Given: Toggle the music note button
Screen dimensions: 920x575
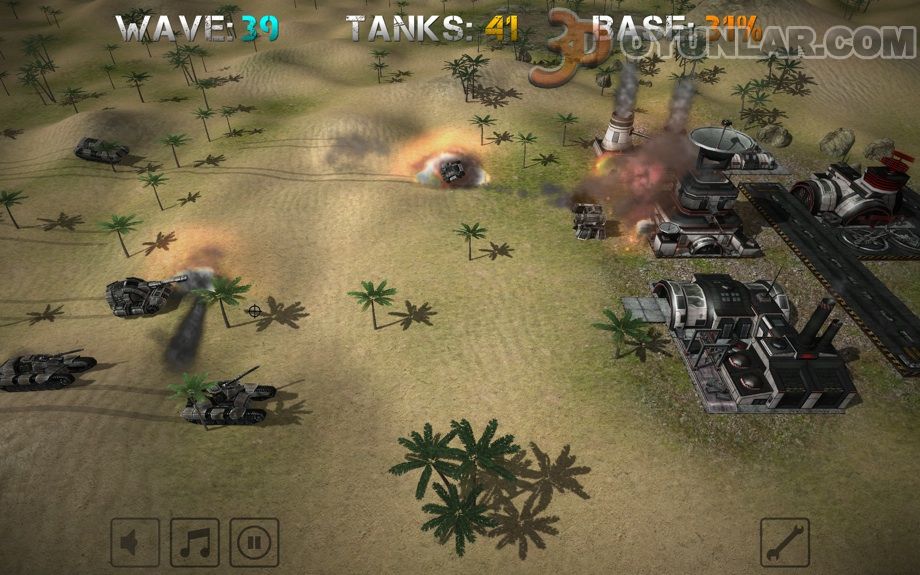Looking at the screenshot, I should pyautogui.click(x=194, y=543).
